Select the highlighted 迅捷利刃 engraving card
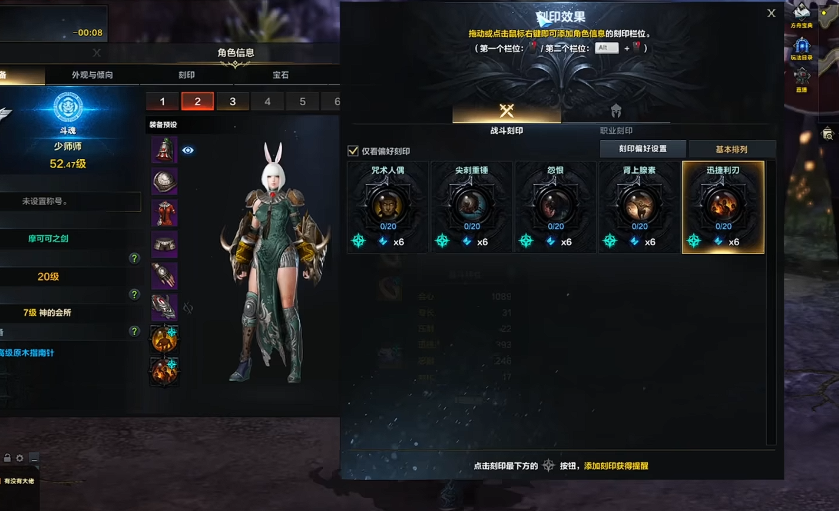Screen dimensions: 839x511 pyautogui.click(x=723, y=207)
